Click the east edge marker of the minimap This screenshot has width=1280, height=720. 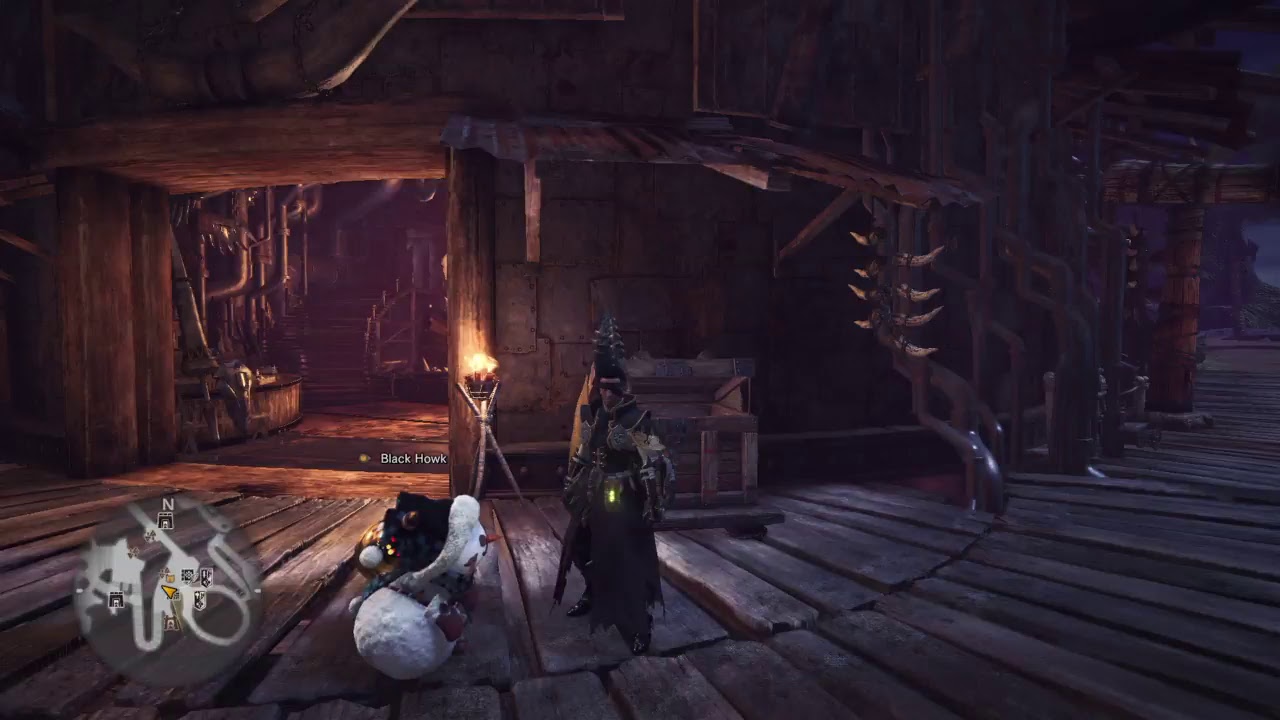point(258,590)
